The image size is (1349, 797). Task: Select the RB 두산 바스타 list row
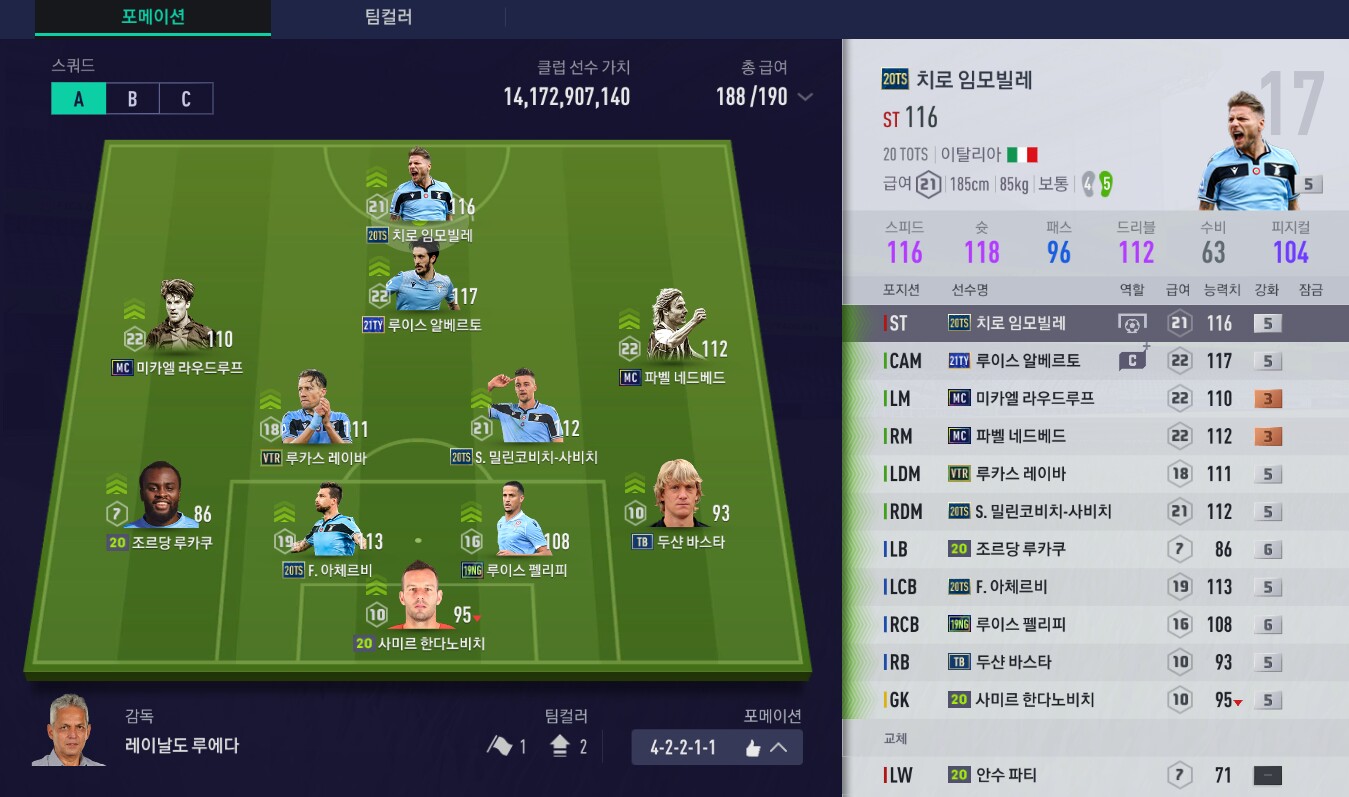point(1095,662)
